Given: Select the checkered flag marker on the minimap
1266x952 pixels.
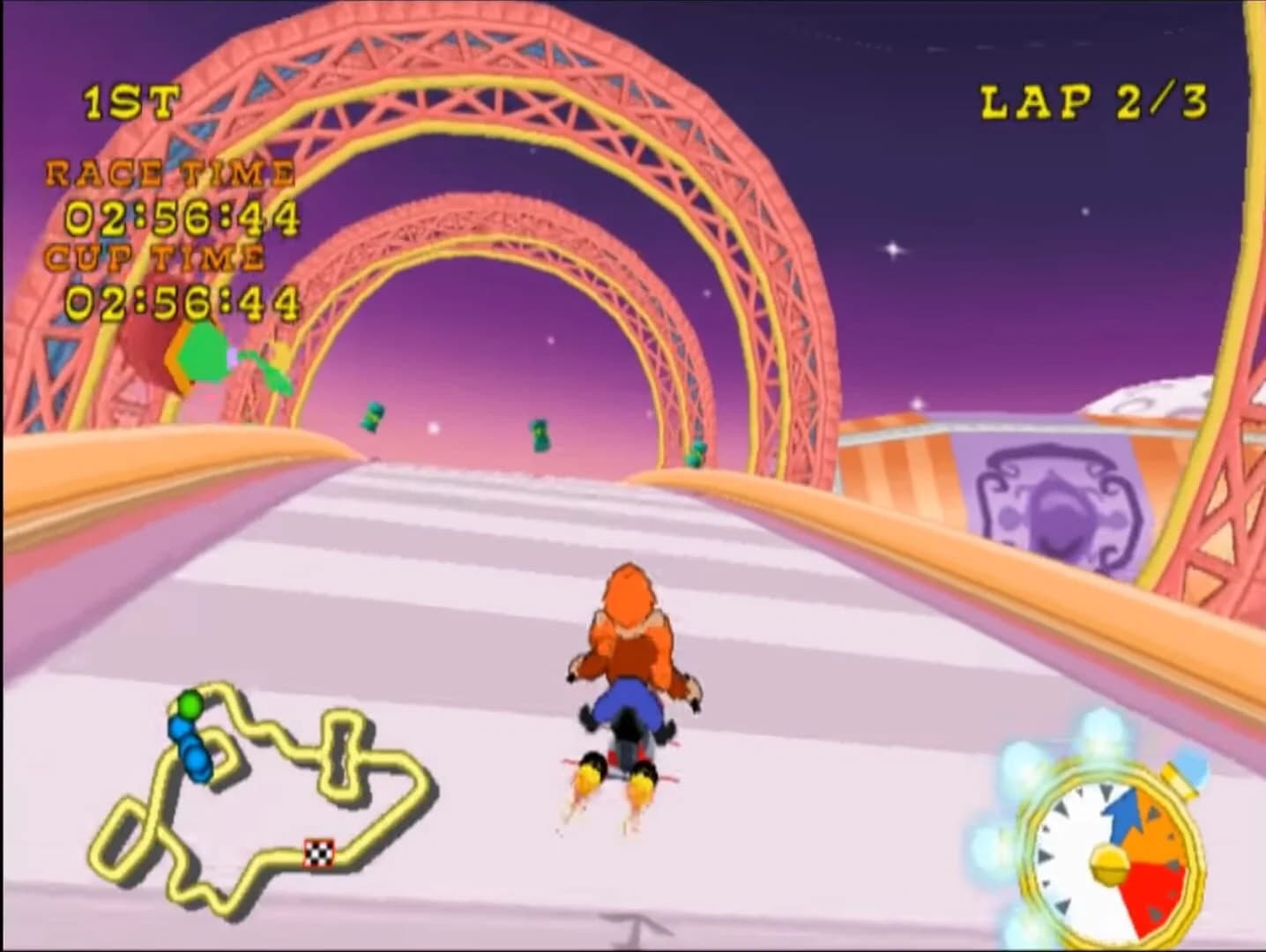Looking at the screenshot, I should click(316, 852).
